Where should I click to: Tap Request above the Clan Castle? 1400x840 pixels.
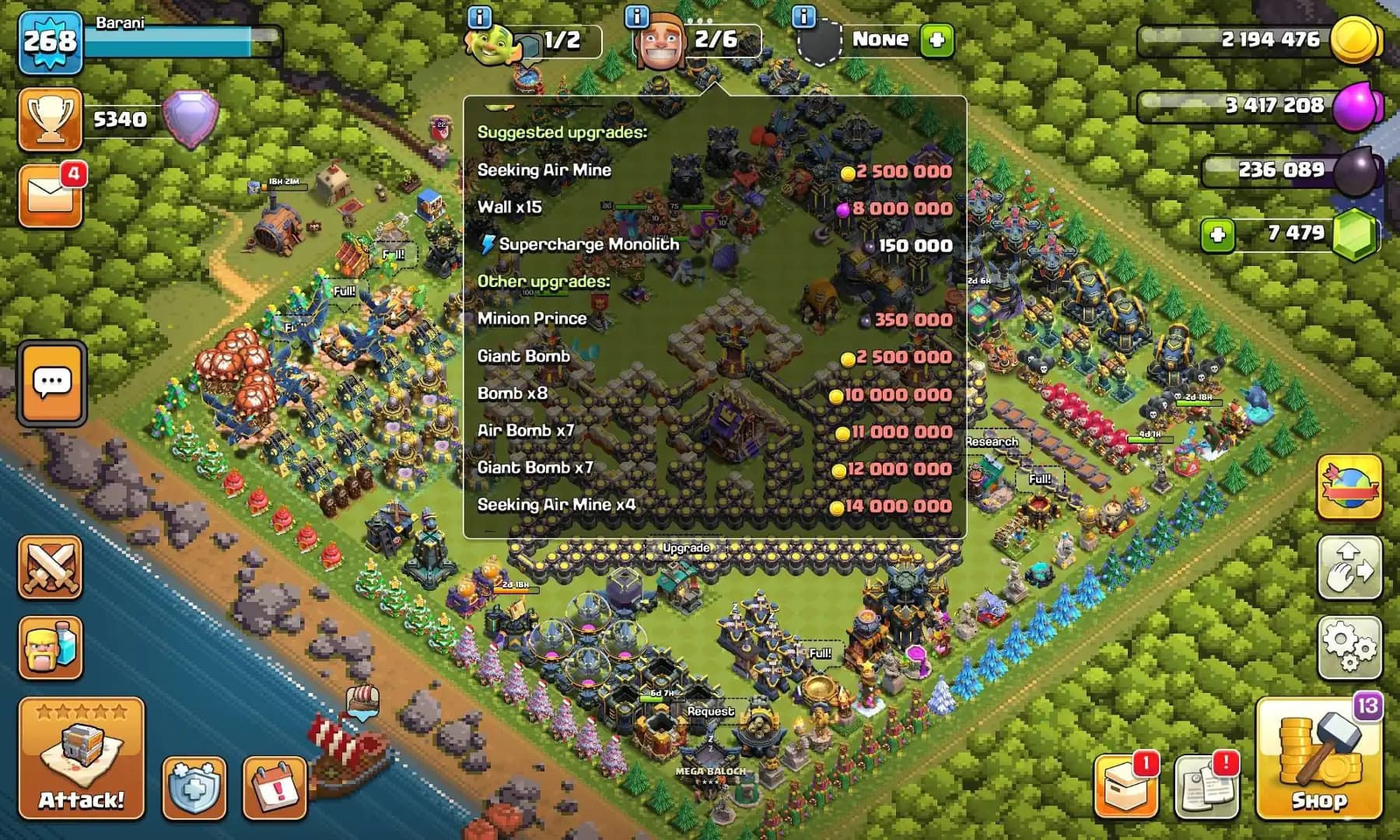coord(709,709)
